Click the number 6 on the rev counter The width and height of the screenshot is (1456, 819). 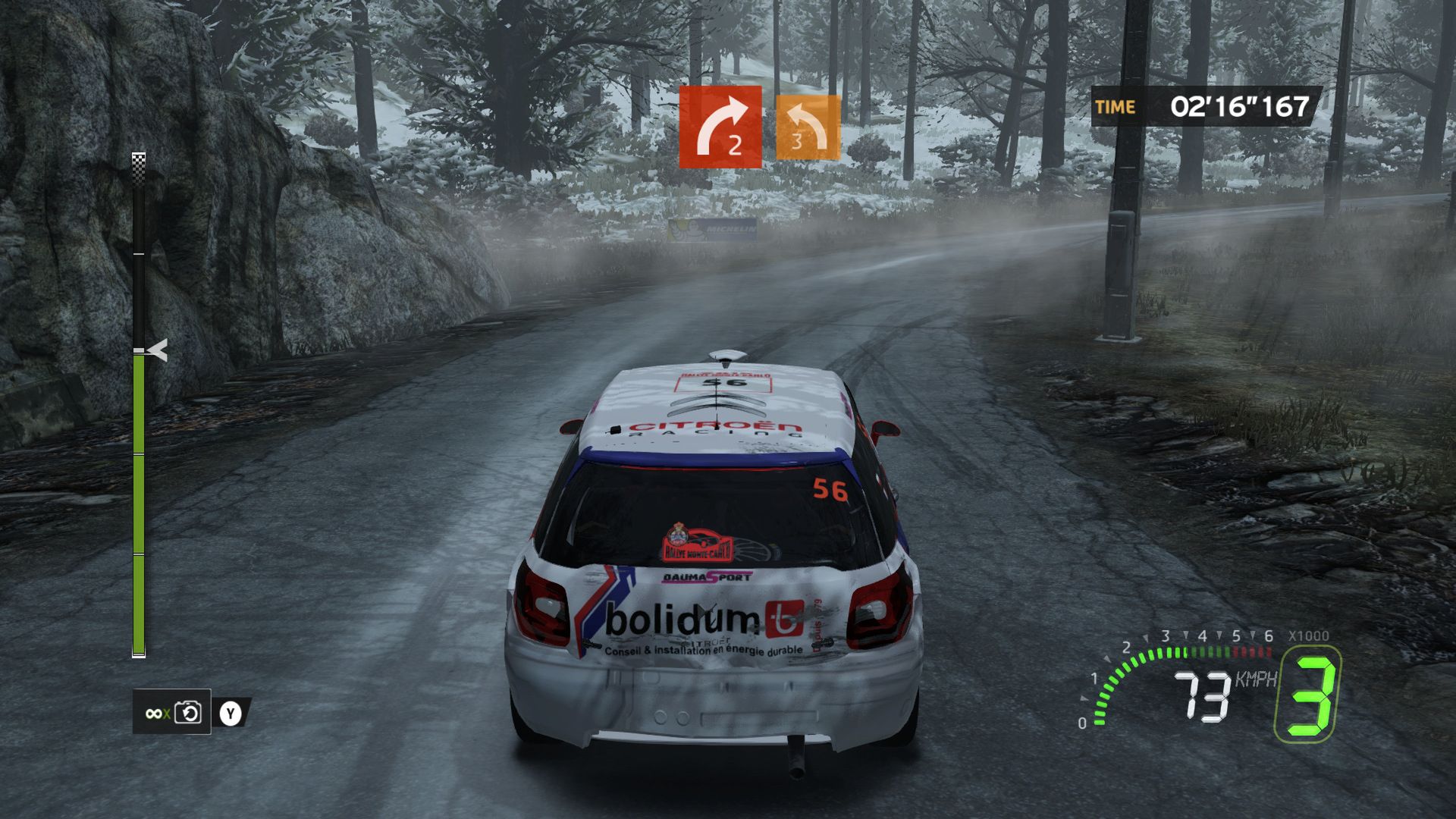(x=1269, y=635)
